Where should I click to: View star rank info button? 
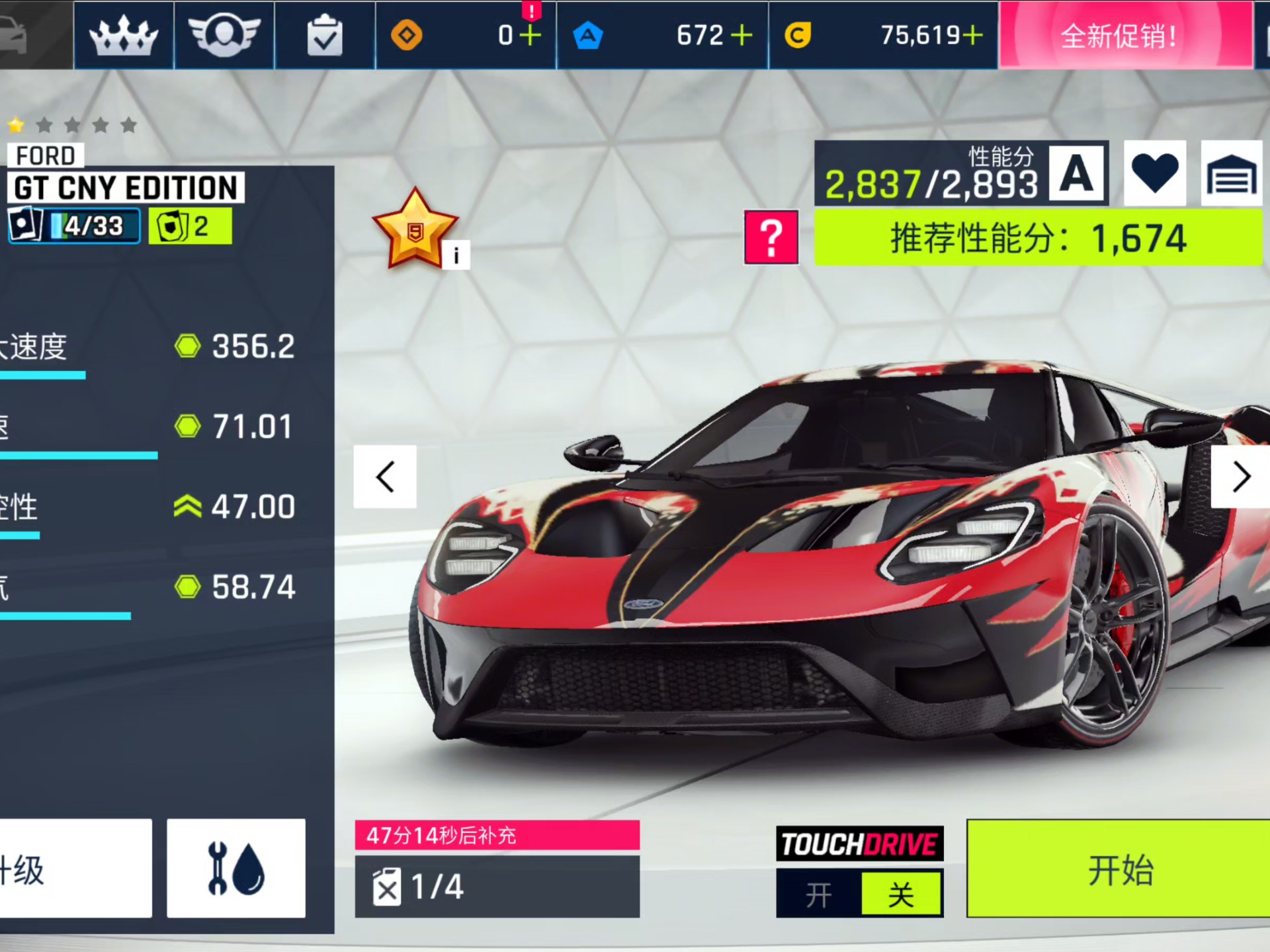(456, 256)
